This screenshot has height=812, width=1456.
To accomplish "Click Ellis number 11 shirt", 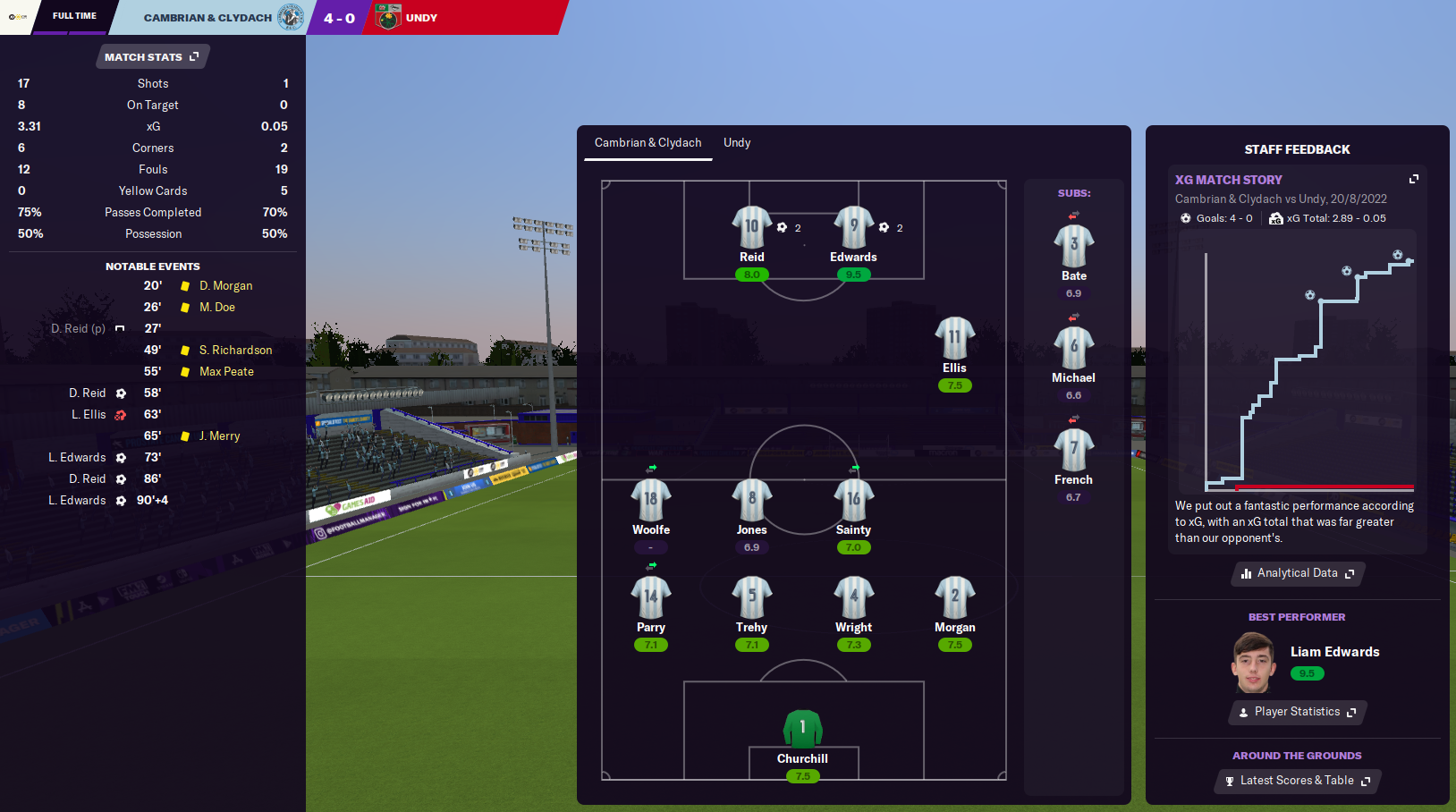I will pyautogui.click(x=954, y=338).
